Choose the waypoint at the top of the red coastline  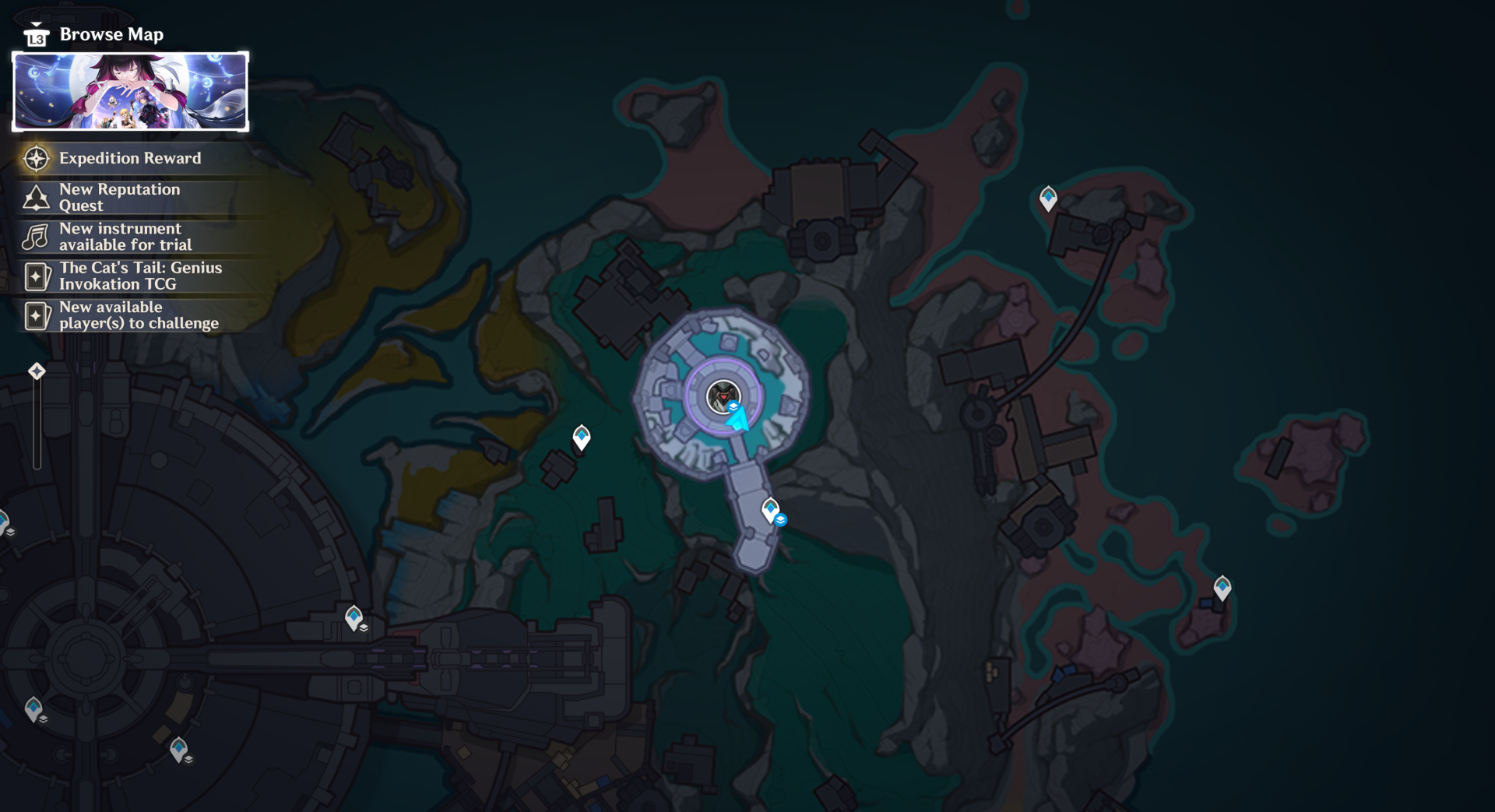click(1048, 198)
